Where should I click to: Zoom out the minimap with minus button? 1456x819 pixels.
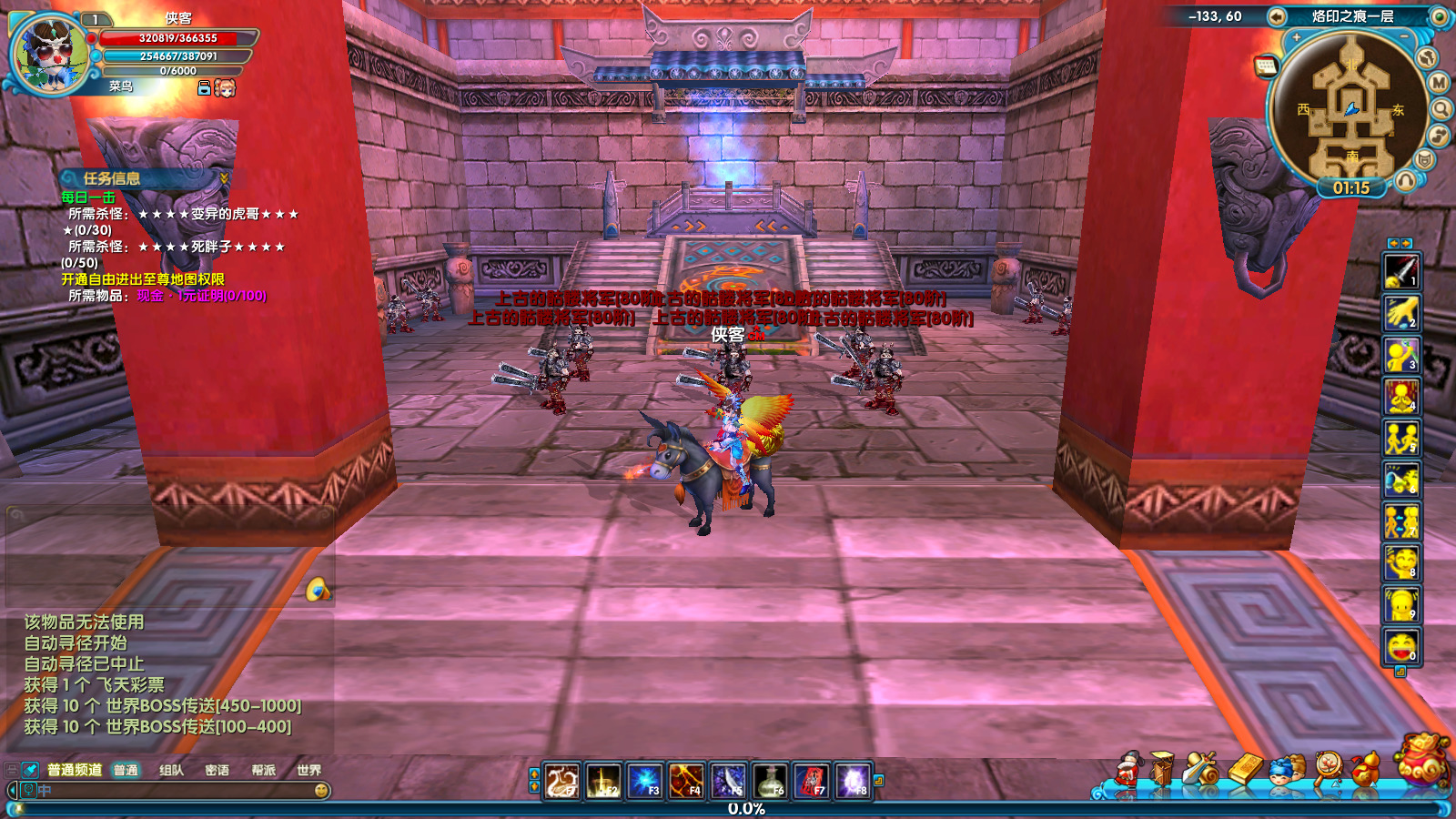[1404, 37]
